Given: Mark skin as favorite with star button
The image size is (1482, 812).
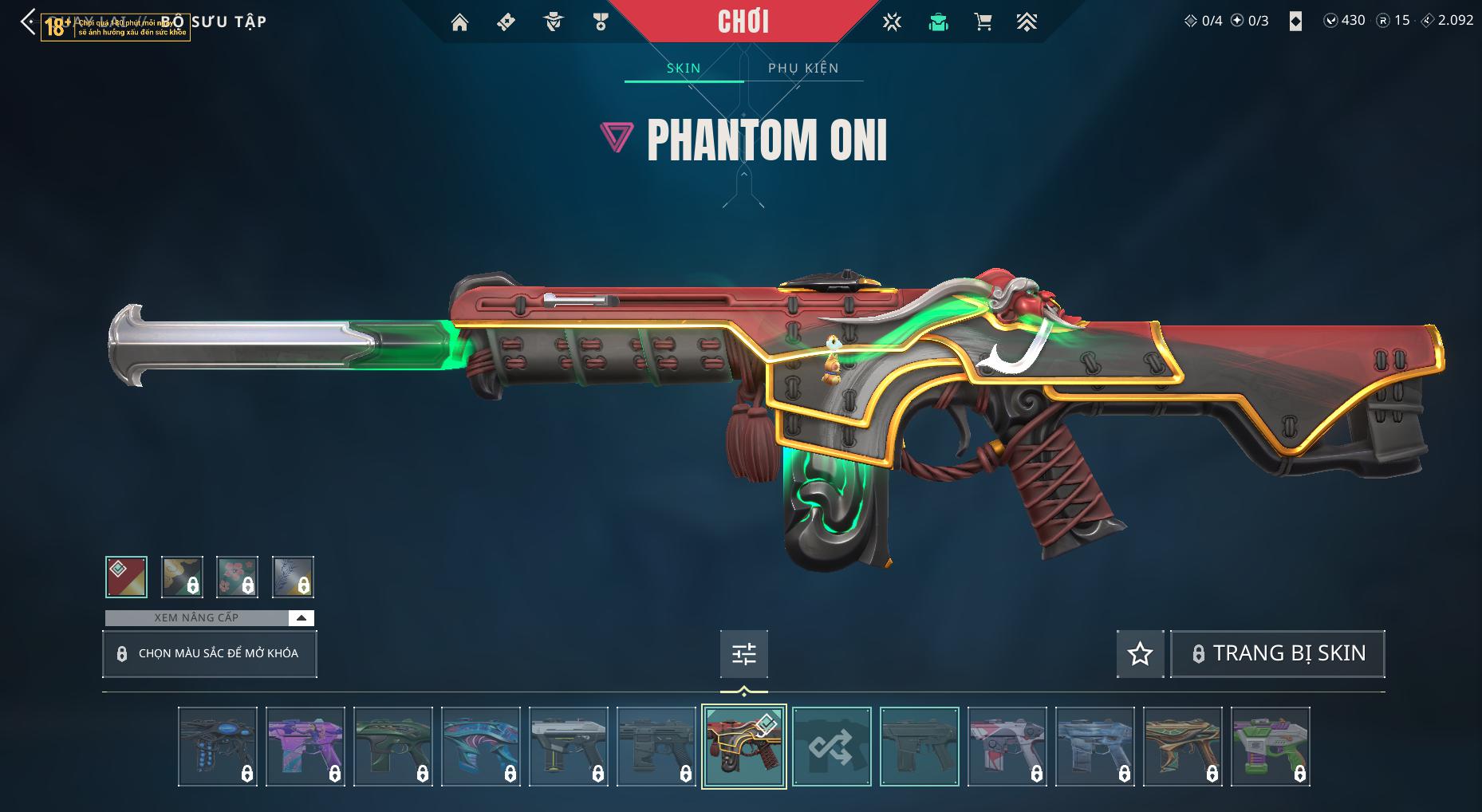Looking at the screenshot, I should 1140,654.
